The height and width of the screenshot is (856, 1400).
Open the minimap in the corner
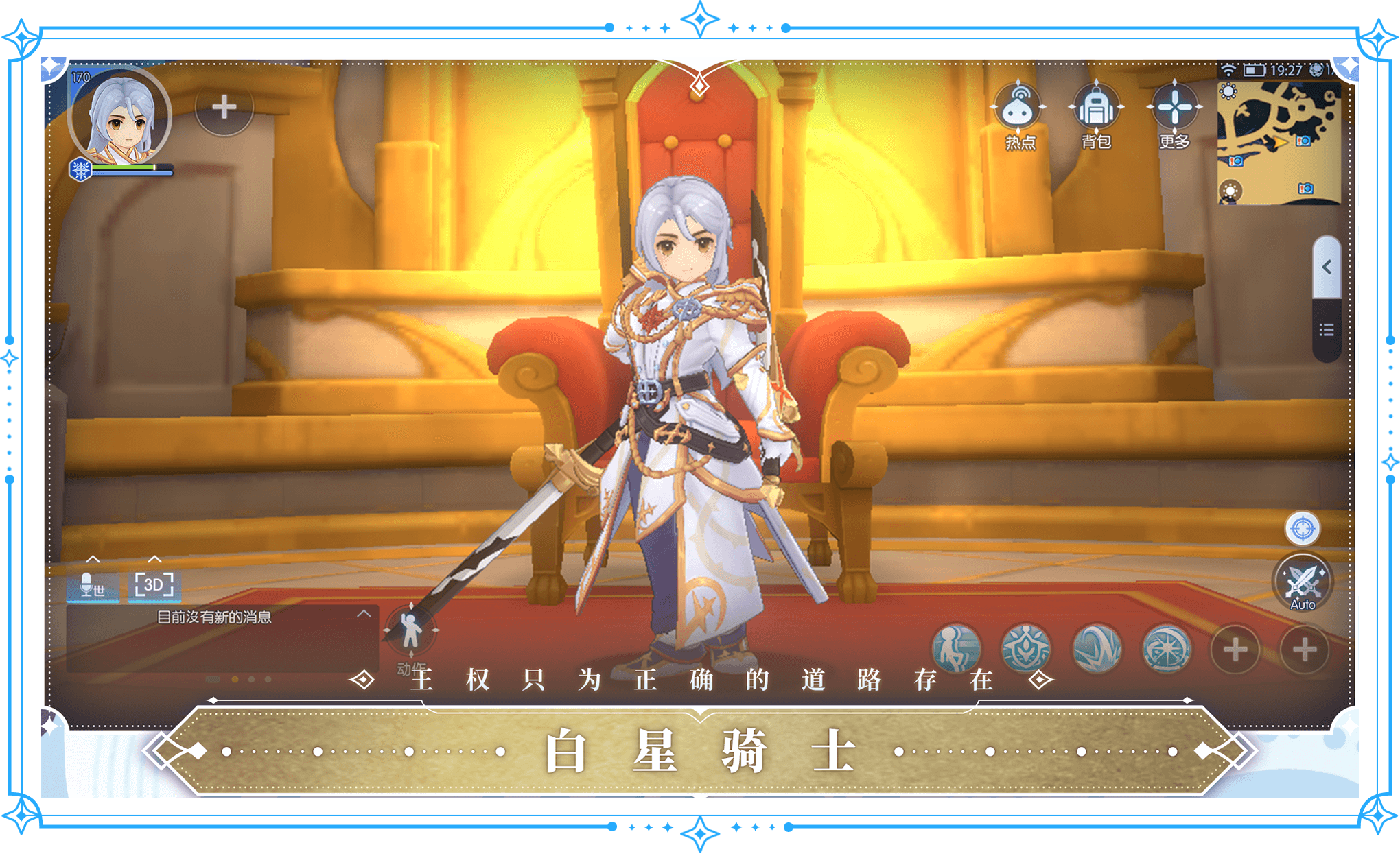click(1279, 143)
